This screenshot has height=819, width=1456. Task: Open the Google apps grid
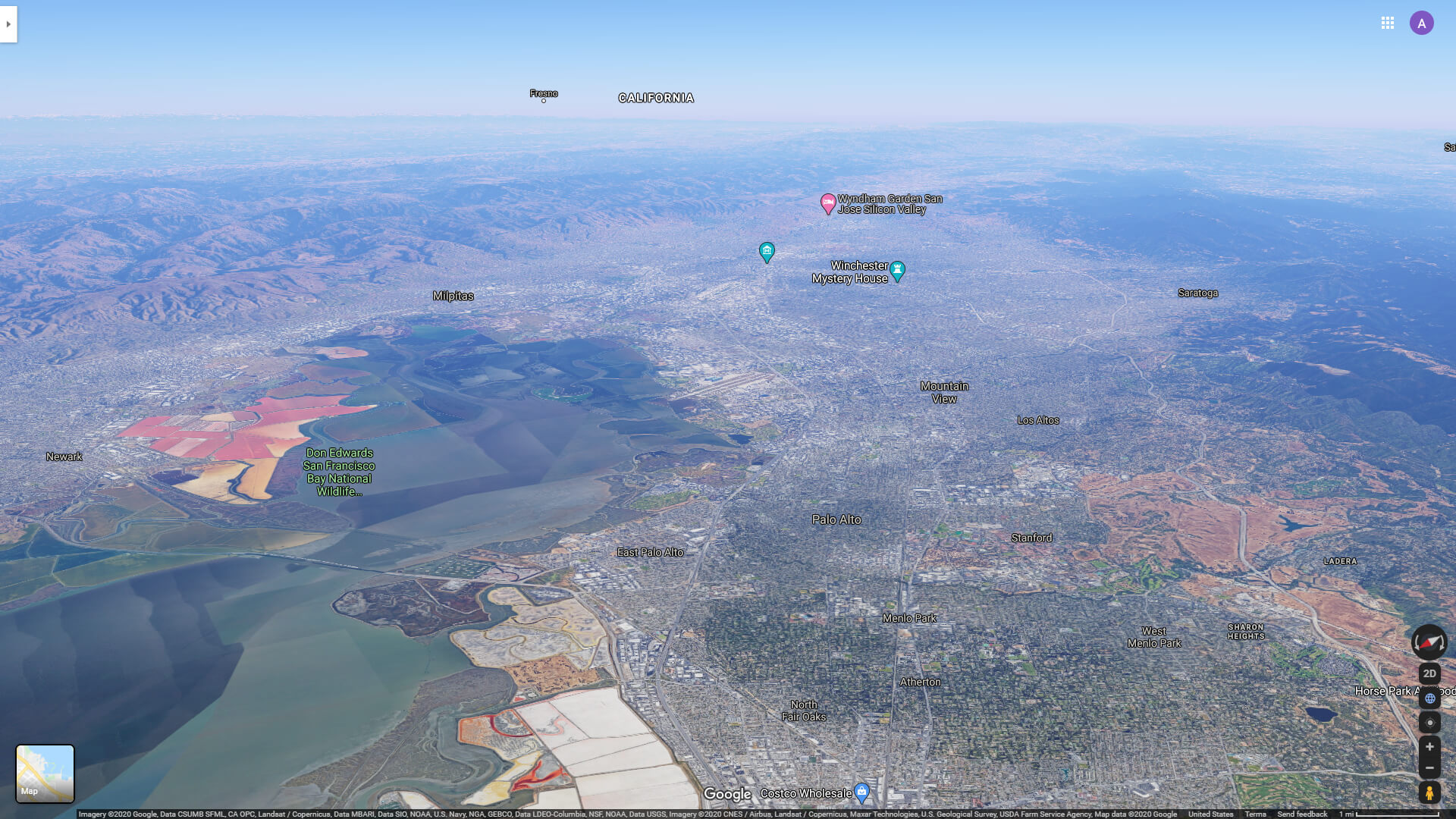tap(1389, 23)
